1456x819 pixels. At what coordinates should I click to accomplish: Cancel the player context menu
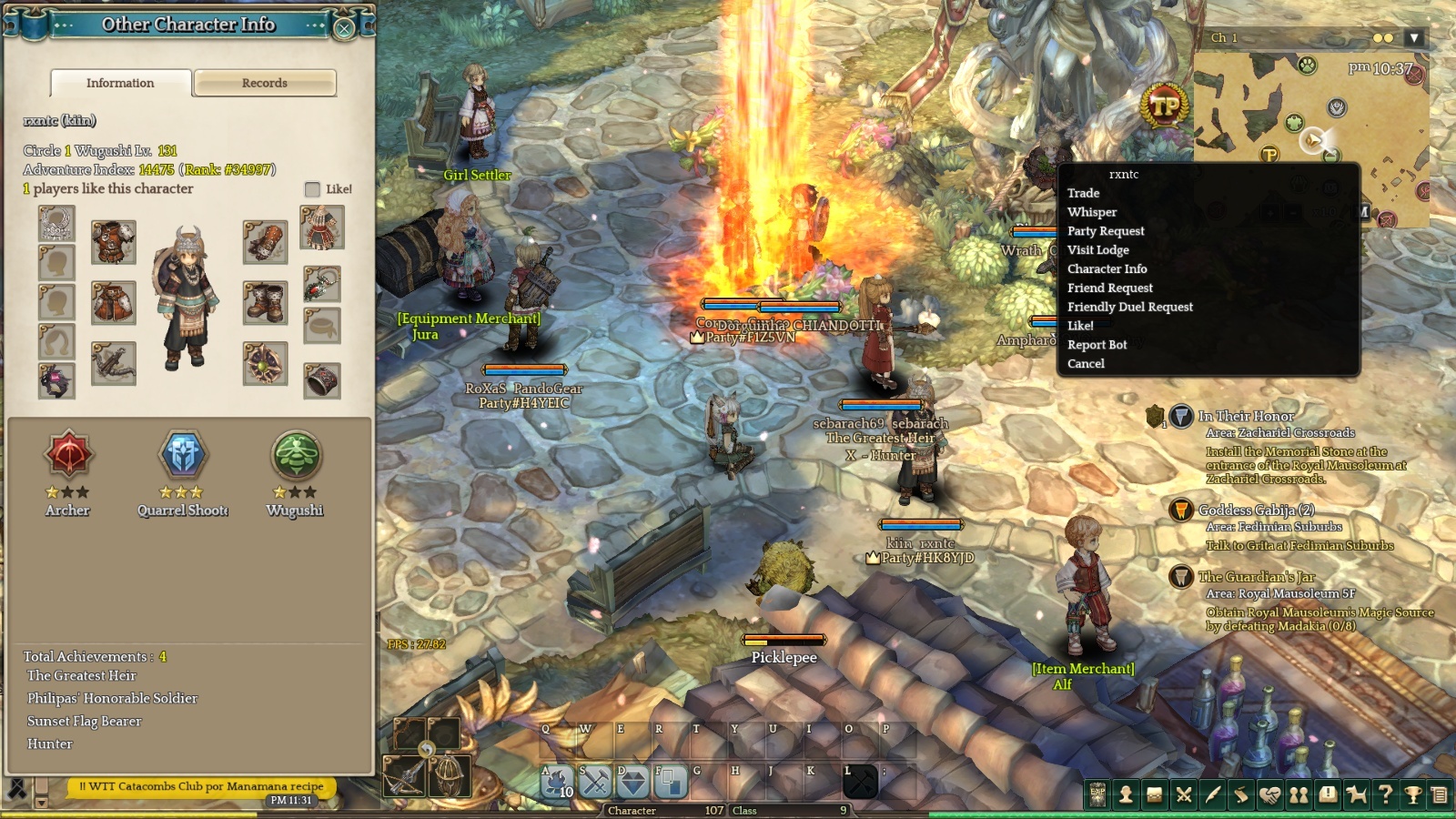(x=1086, y=364)
